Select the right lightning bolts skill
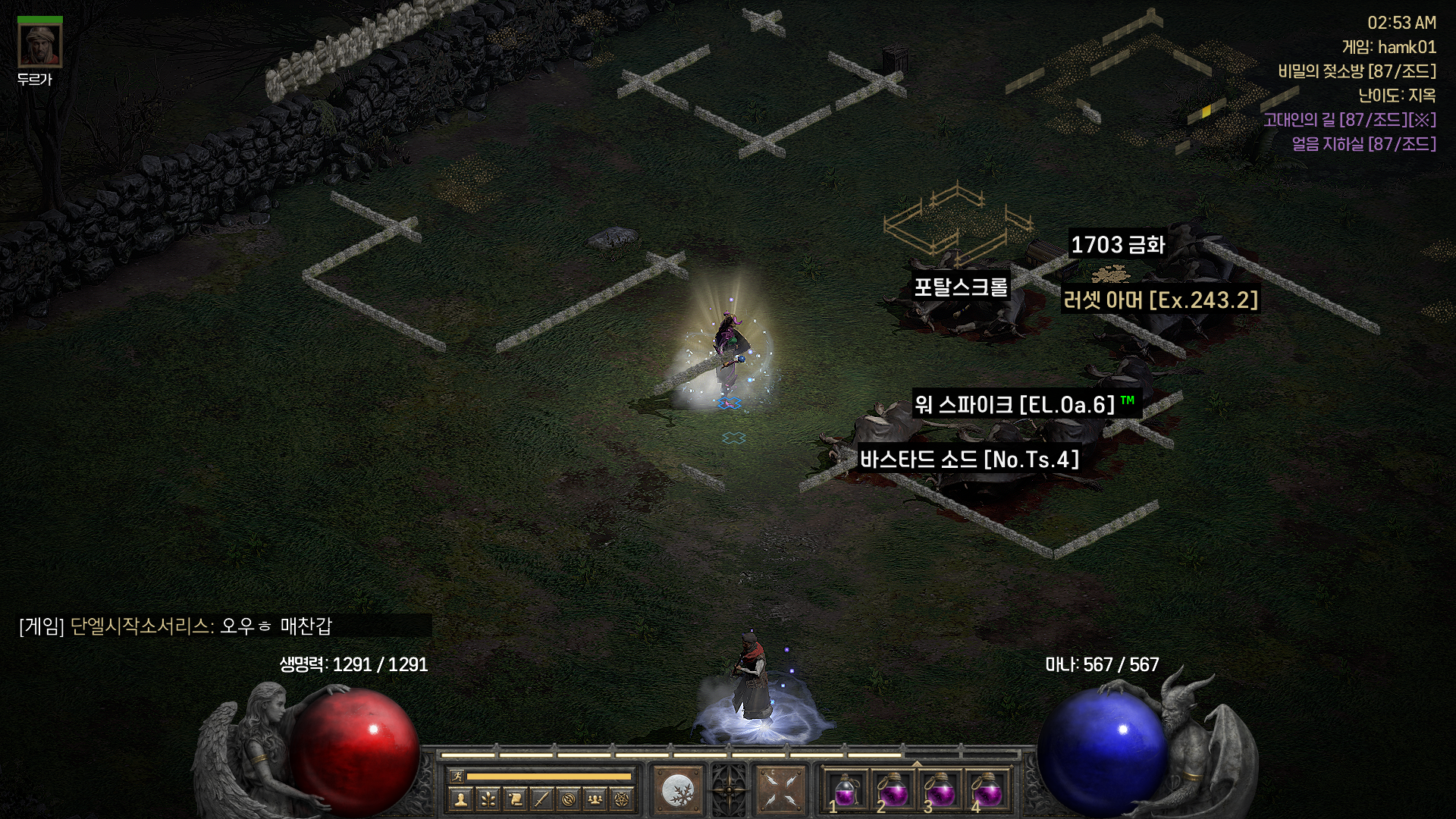Viewport: 1456px width, 819px height. coord(780,791)
